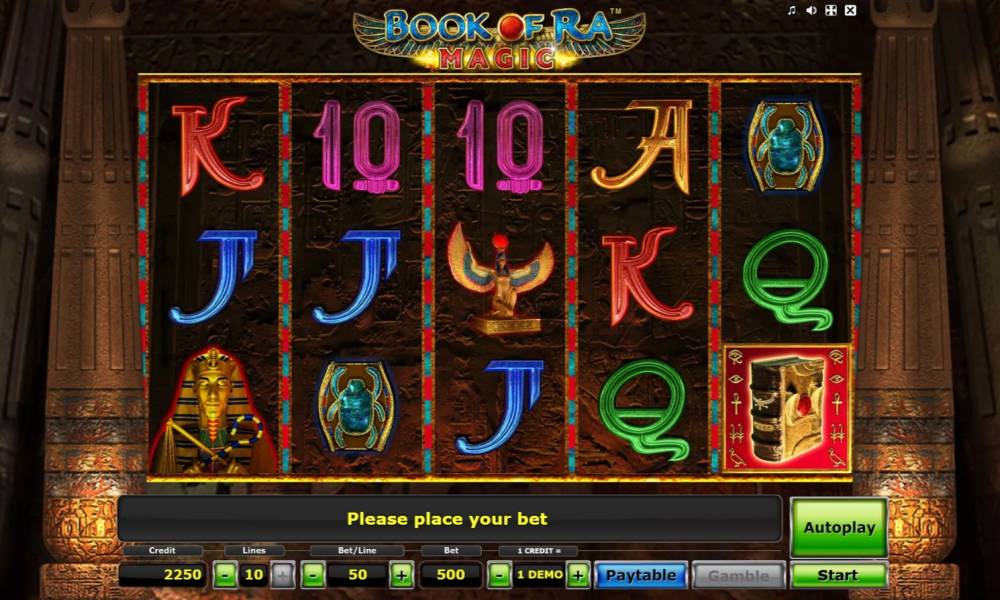Lower the Bet/Line amount
This screenshot has width=1000, height=600.
point(313,575)
